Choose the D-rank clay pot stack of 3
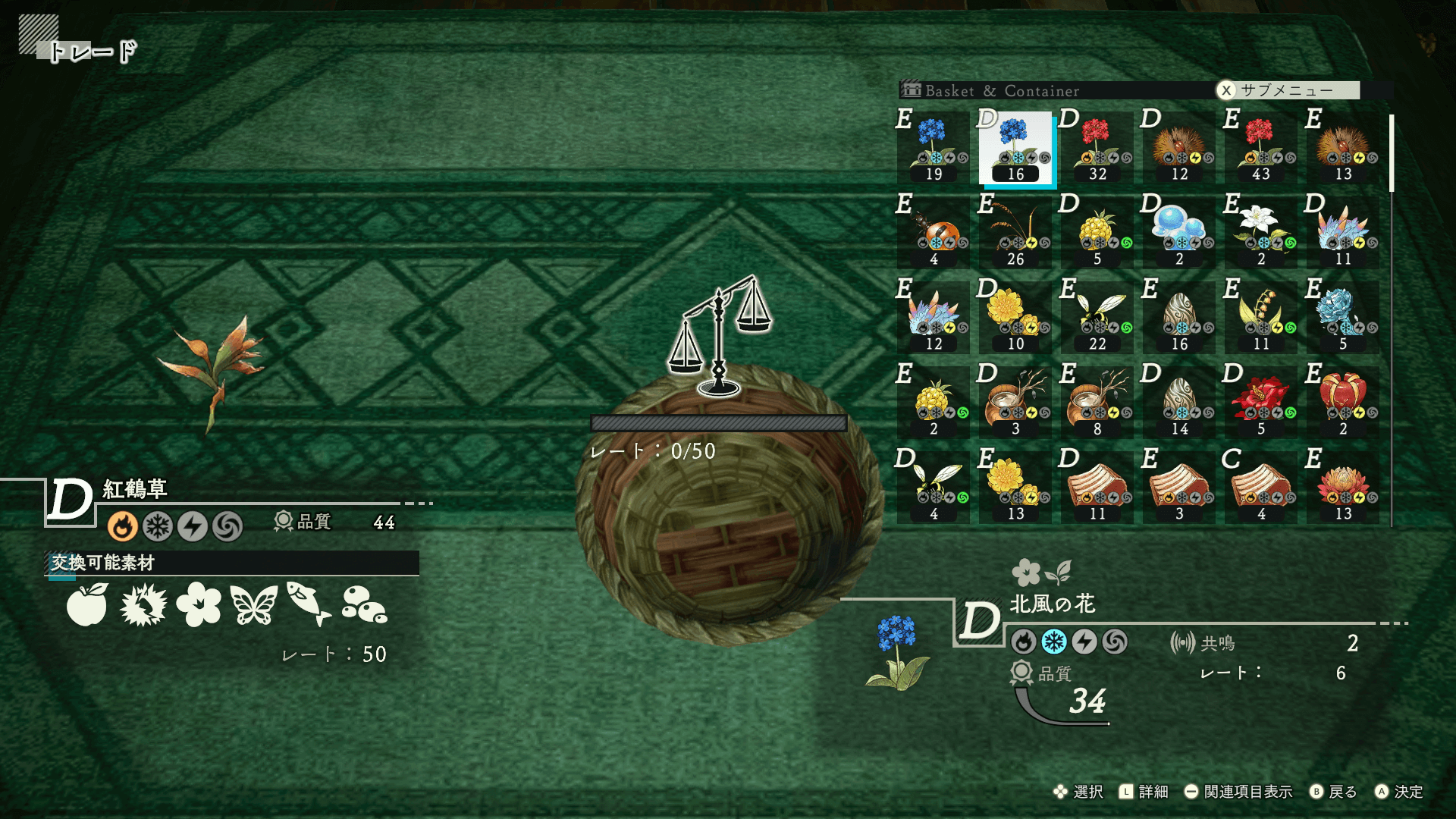 pyautogui.click(x=1015, y=403)
